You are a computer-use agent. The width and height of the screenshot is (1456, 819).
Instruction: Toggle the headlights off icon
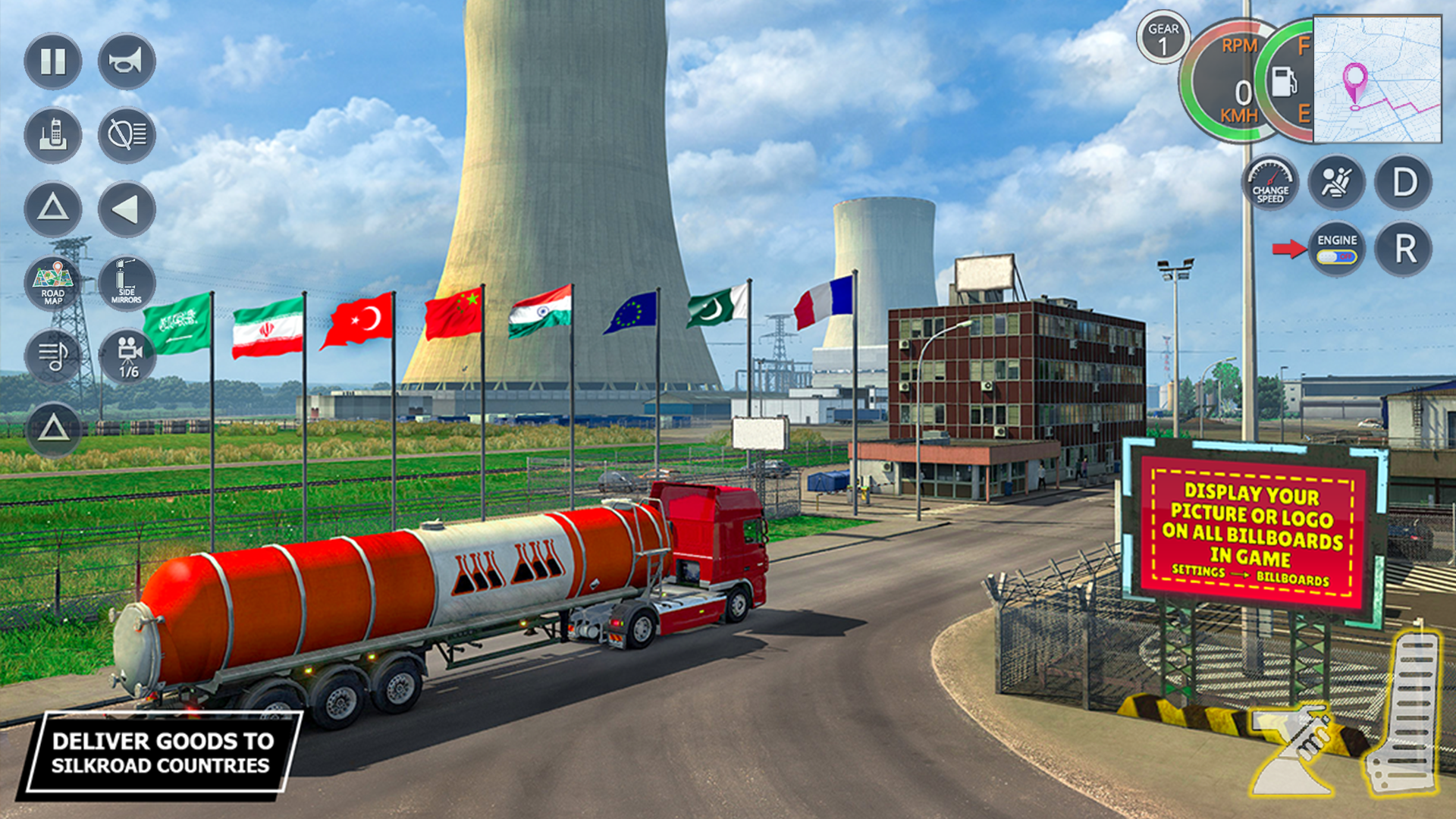[x=126, y=135]
